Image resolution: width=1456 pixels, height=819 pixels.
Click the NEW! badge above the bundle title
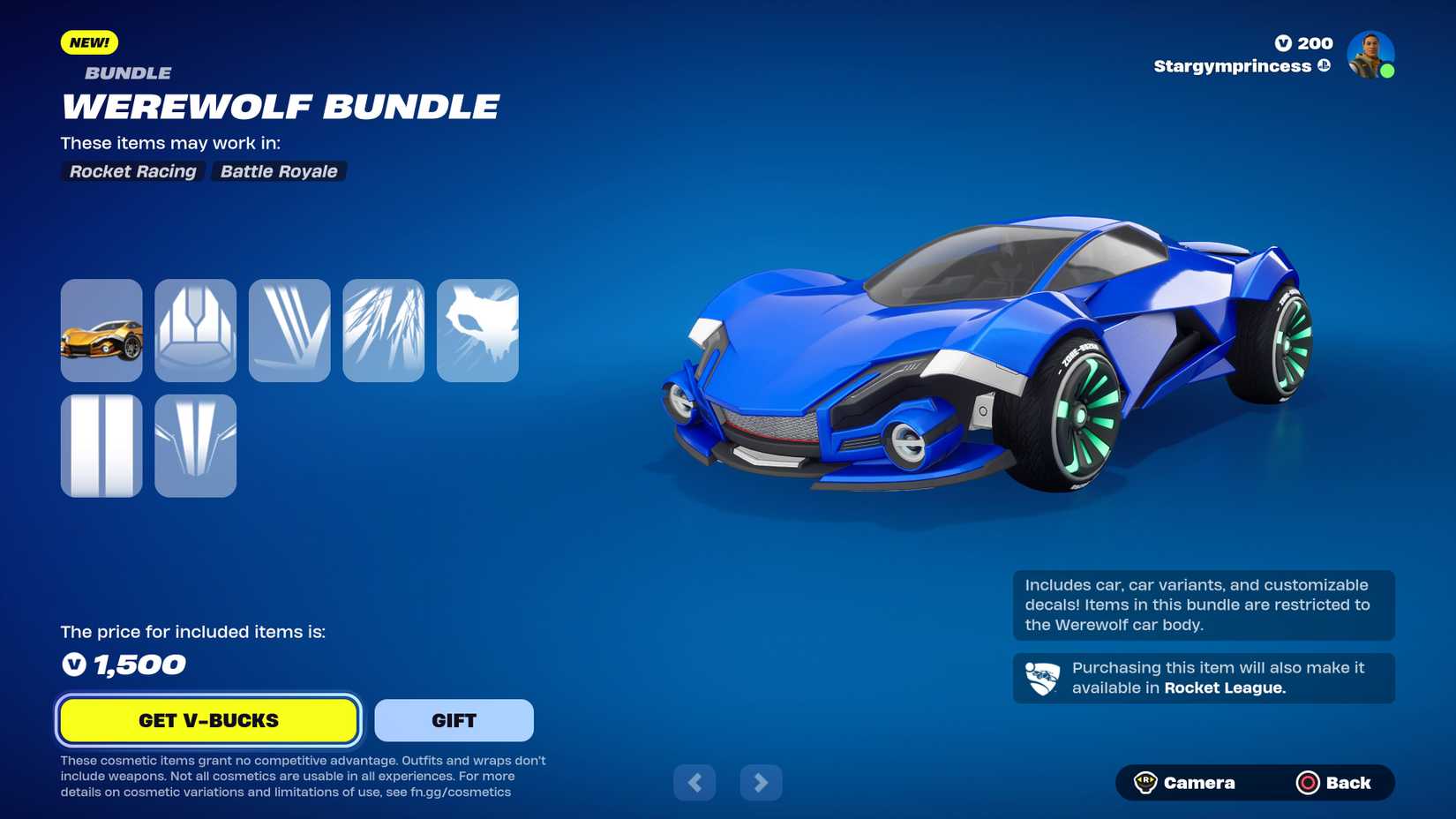[x=88, y=41]
